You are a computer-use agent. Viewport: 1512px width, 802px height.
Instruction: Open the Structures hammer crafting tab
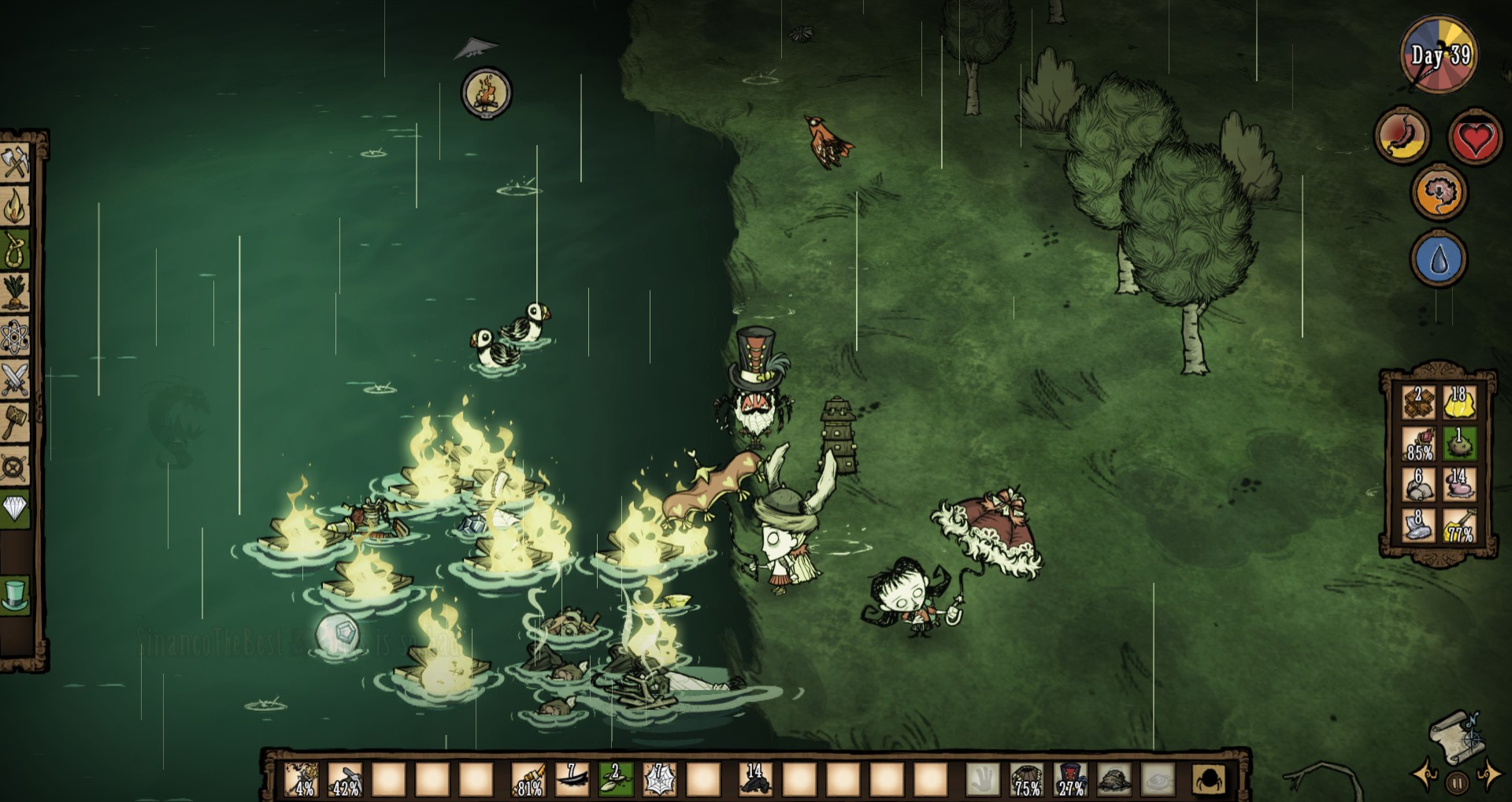point(15,424)
